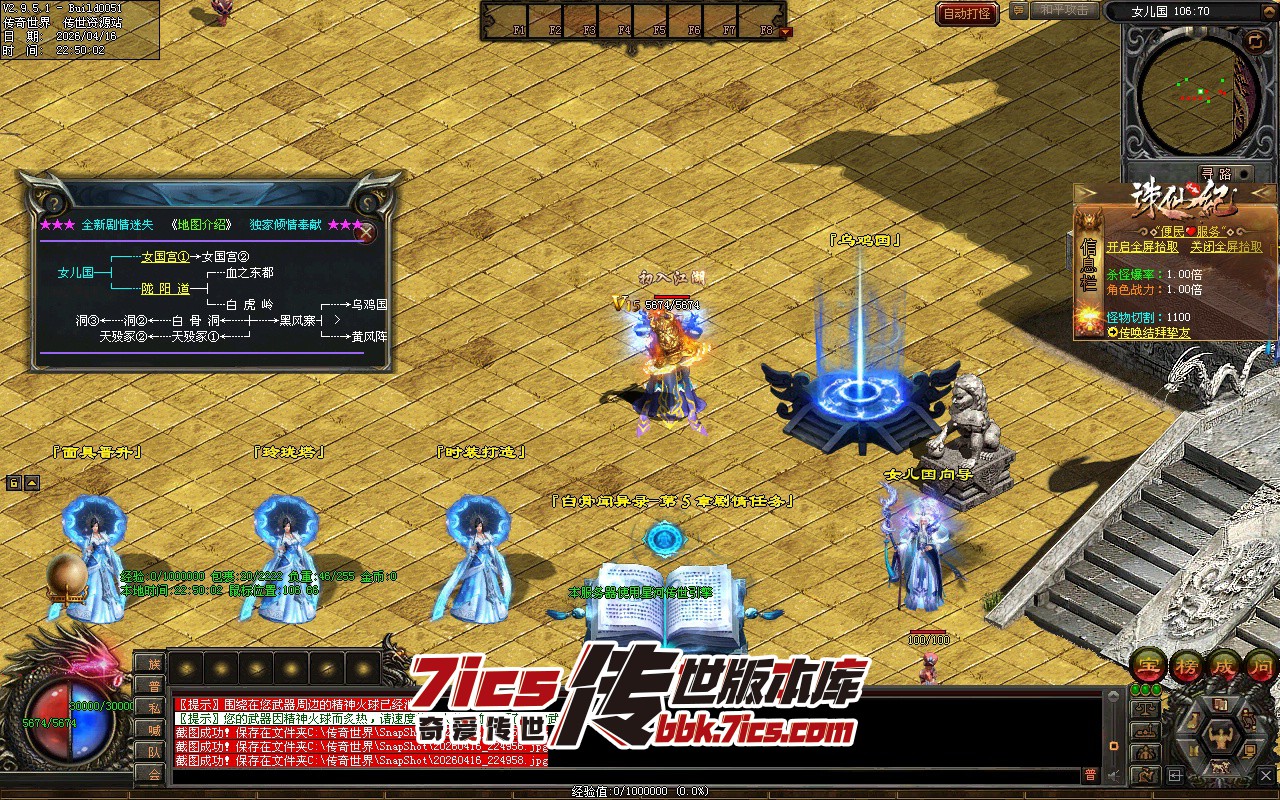
Task: Open the 成 achievements round button
Action: [x=1224, y=666]
